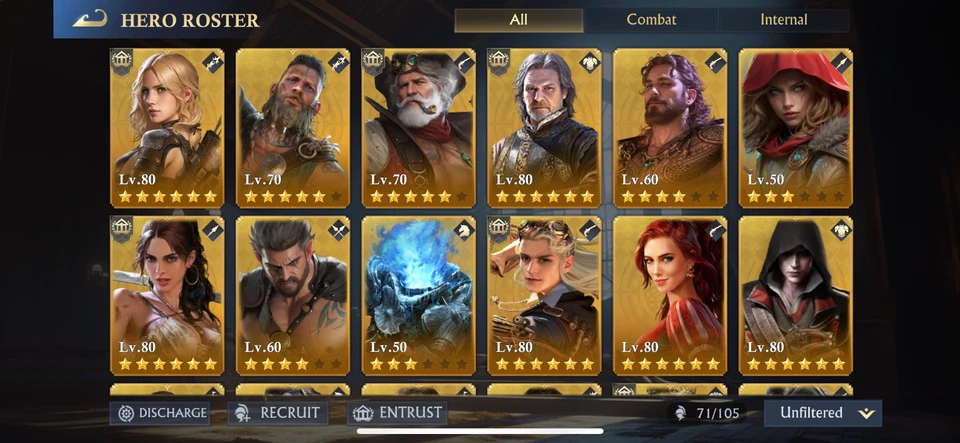The width and height of the screenshot is (960, 443).
Task: Select the goggles-wearing blonde hero card
Action: pyautogui.click(x=544, y=295)
